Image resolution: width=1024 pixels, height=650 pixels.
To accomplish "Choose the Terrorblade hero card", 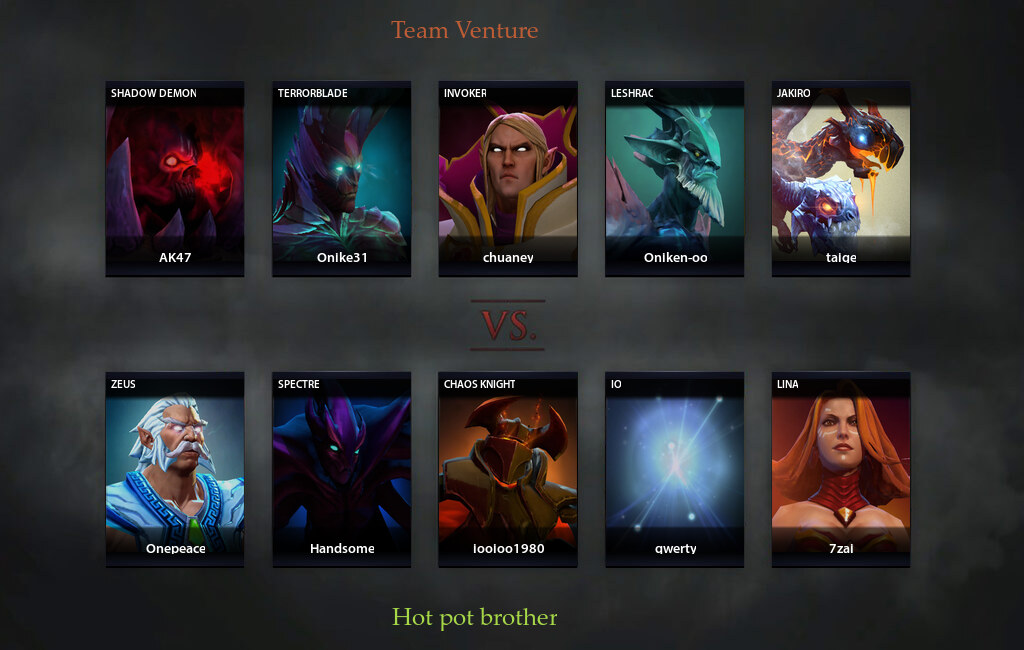I will coord(341,178).
